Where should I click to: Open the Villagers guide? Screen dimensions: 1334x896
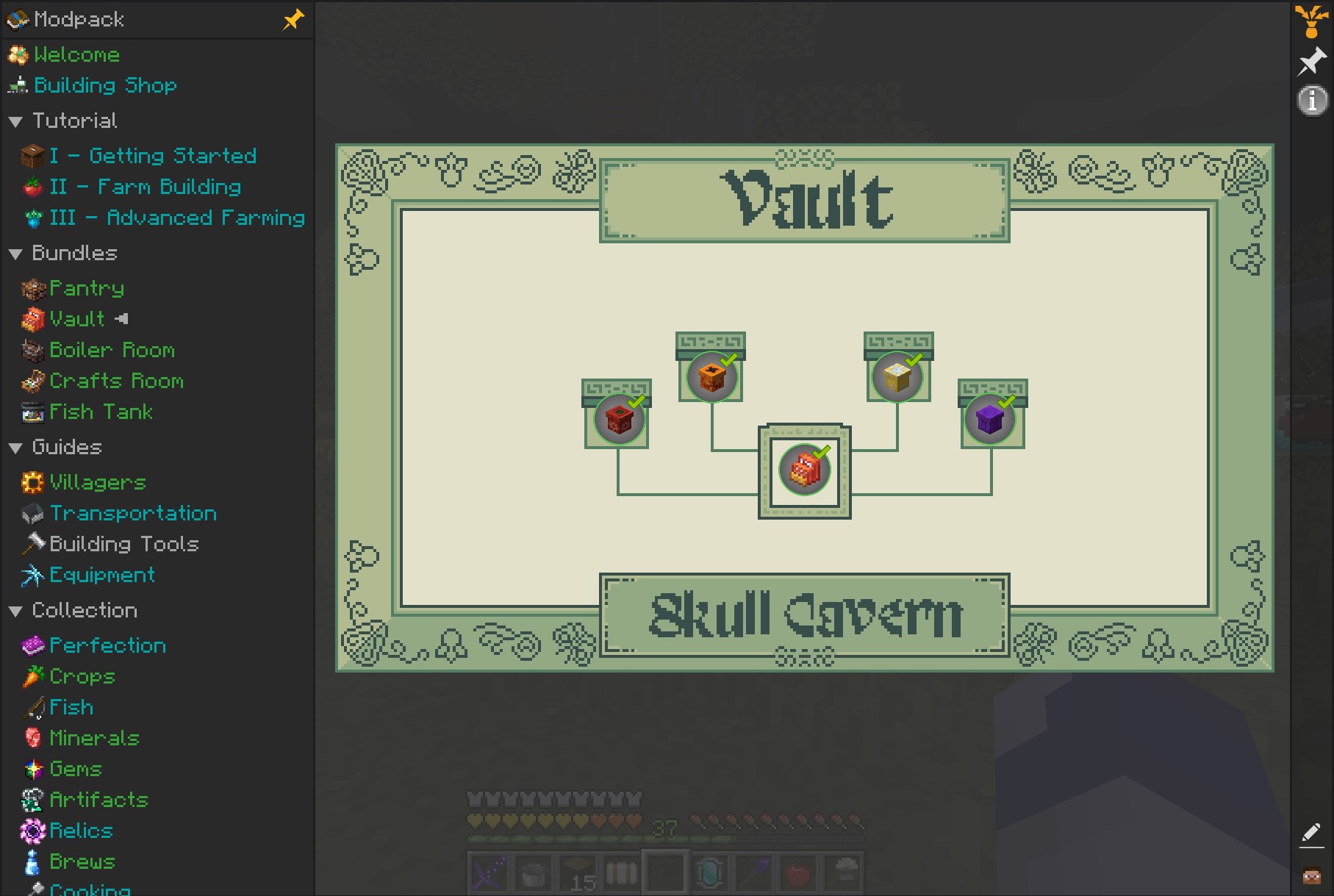click(97, 483)
